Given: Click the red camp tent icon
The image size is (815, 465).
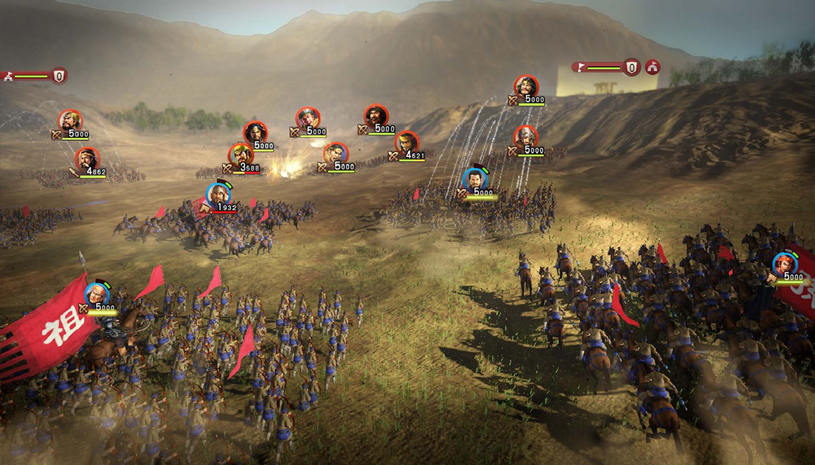Looking at the screenshot, I should pyautogui.click(x=653, y=67).
